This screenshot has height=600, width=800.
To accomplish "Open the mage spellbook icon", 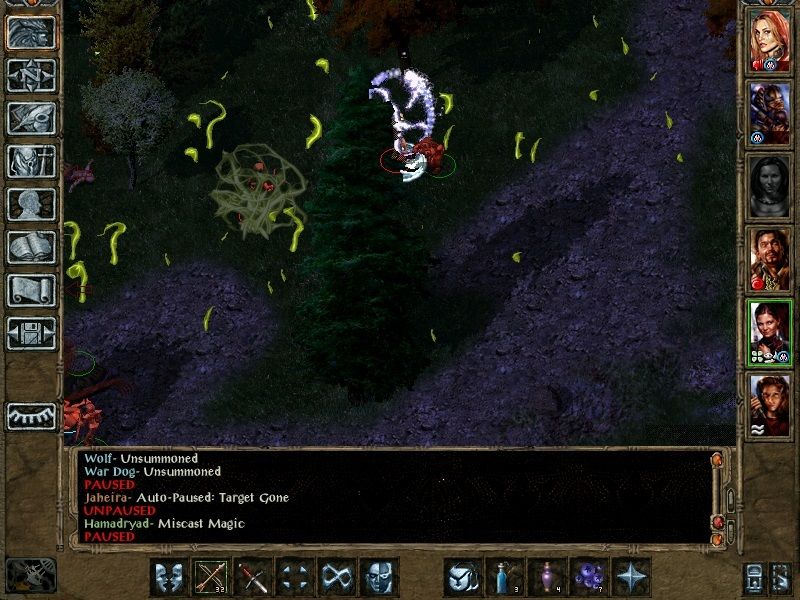I will pos(31,247).
